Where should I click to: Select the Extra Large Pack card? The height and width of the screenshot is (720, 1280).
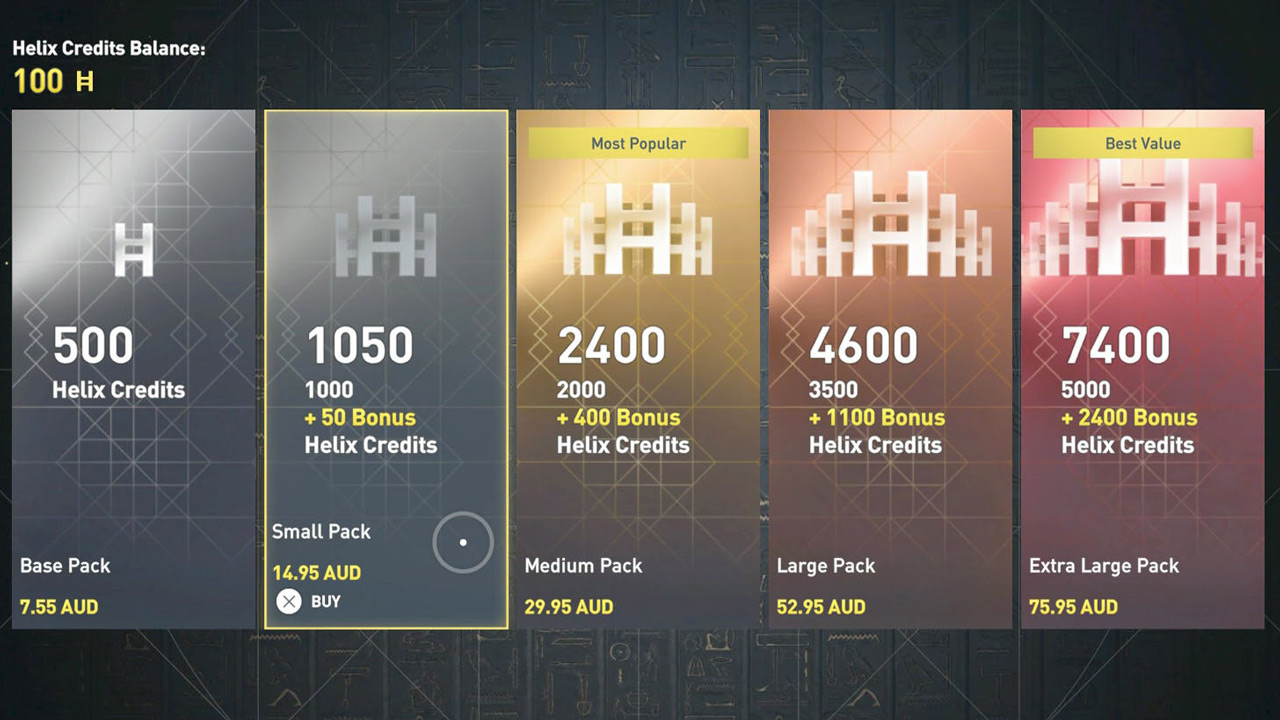coord(1143,370)
